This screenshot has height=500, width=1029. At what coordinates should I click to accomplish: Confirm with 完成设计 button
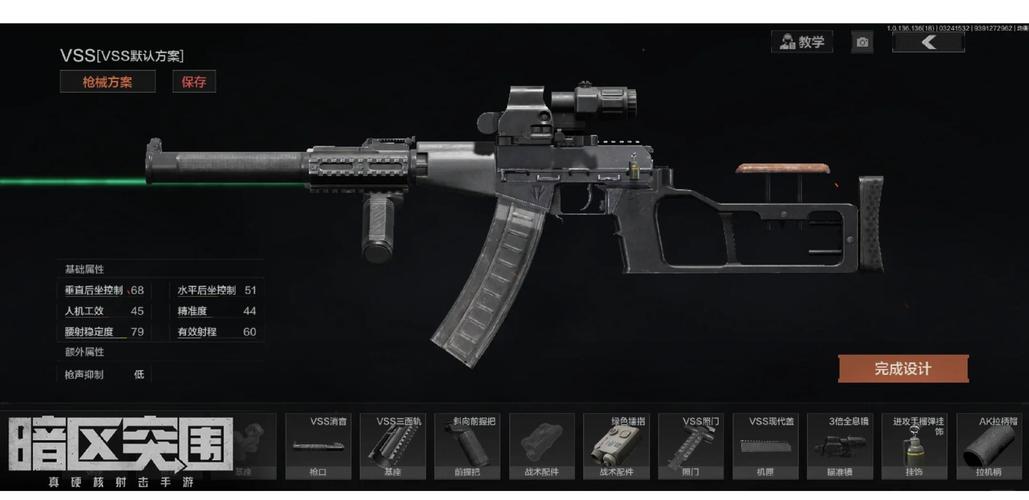902,368
